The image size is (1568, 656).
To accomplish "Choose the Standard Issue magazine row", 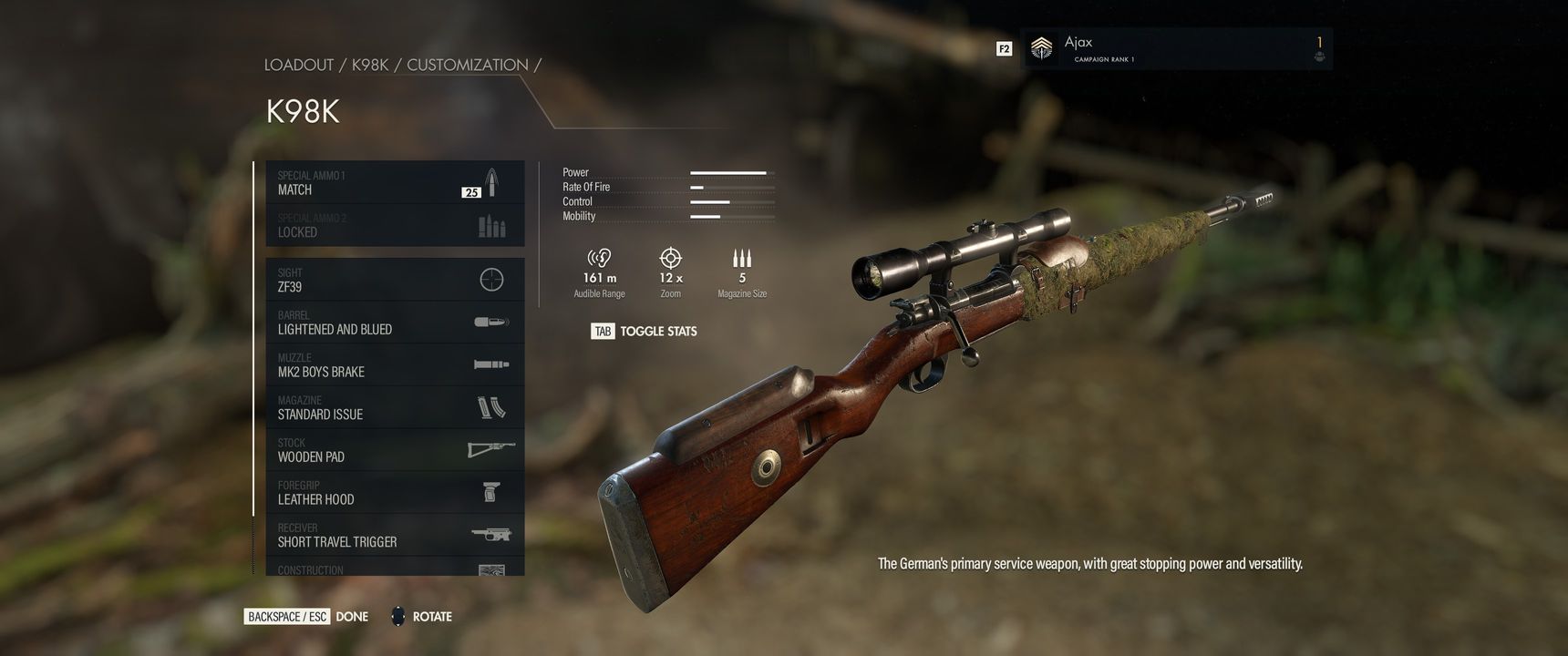I will pyautogui.click(x=395, y=407).
